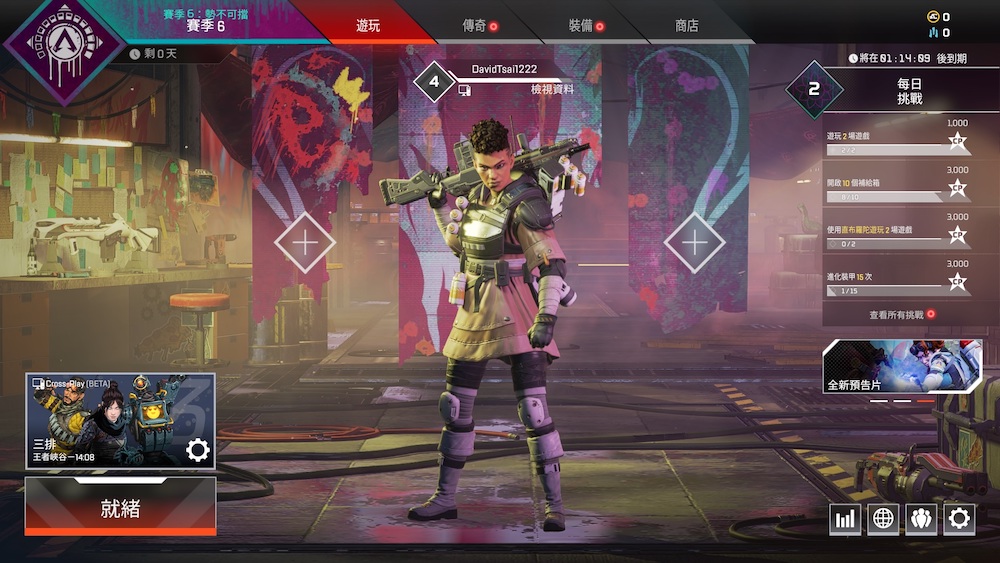Open the 每日挑戰 daily challenges panel
The height and width of the screenshot is (563, 1000).
(910, 91)
